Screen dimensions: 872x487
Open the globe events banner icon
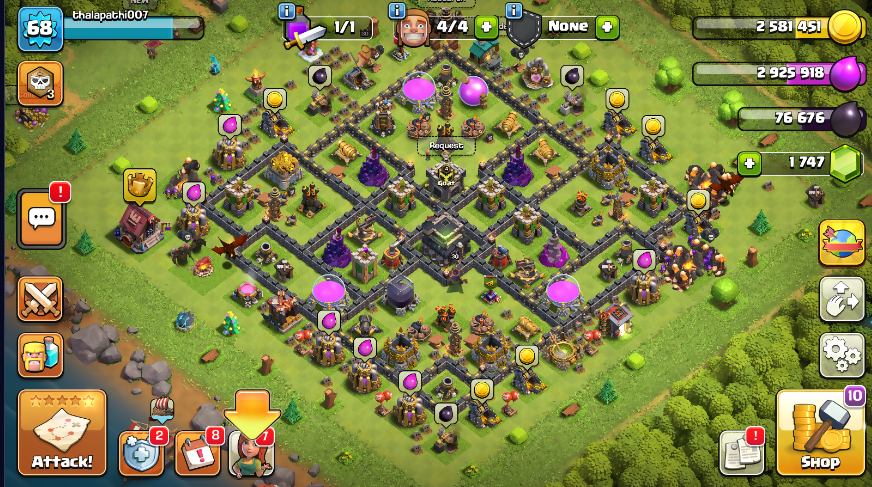pyautogui.click(x=841, y=243)
